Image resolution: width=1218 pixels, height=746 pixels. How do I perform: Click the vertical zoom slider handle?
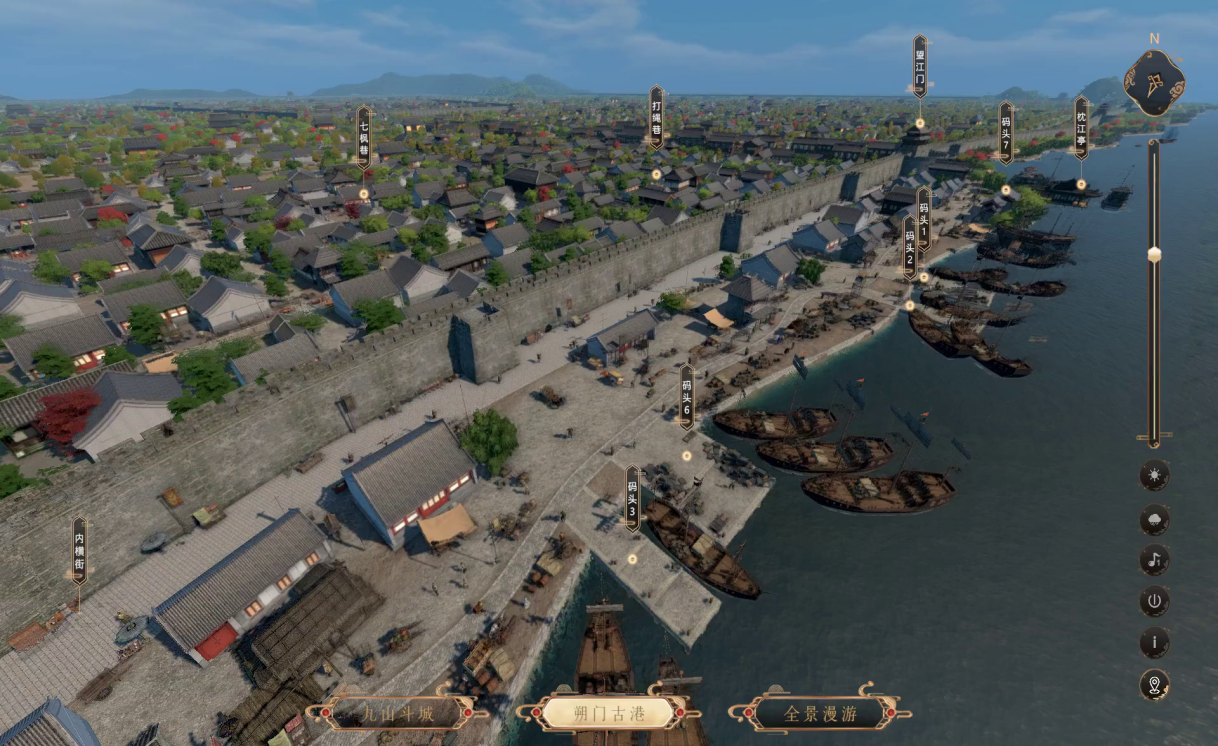tap(1154, 254)
